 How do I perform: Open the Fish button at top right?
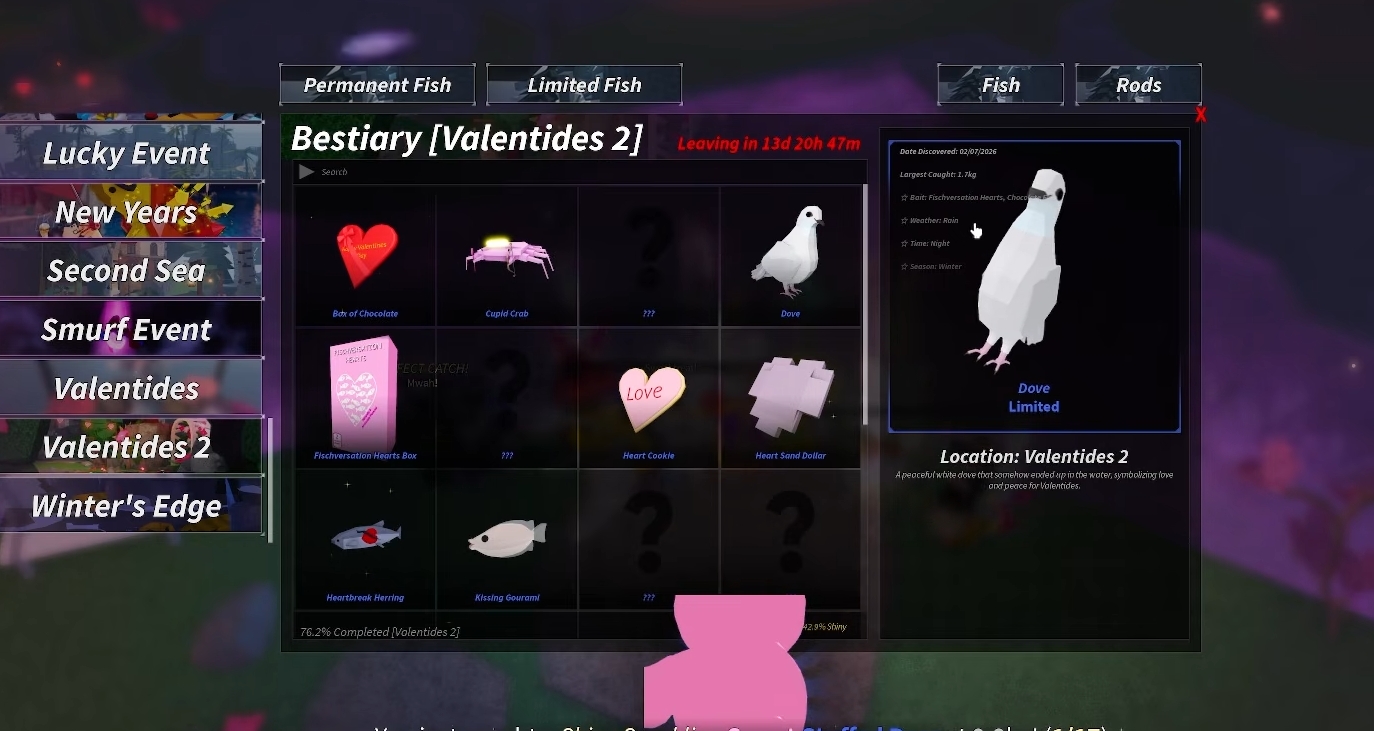click(1000, 84)
